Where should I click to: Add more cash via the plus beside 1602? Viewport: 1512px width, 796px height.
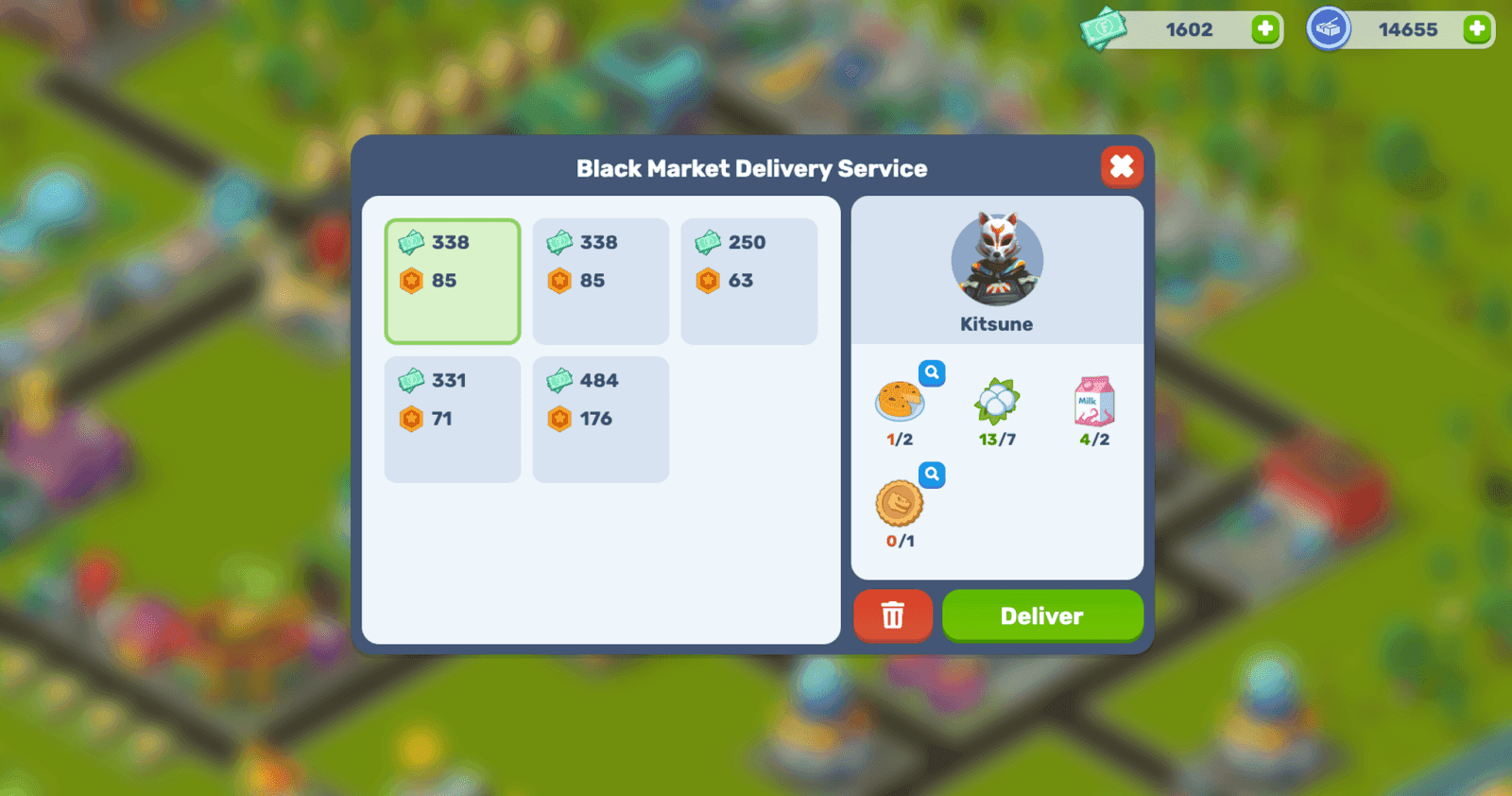(x=1263, y=29)
